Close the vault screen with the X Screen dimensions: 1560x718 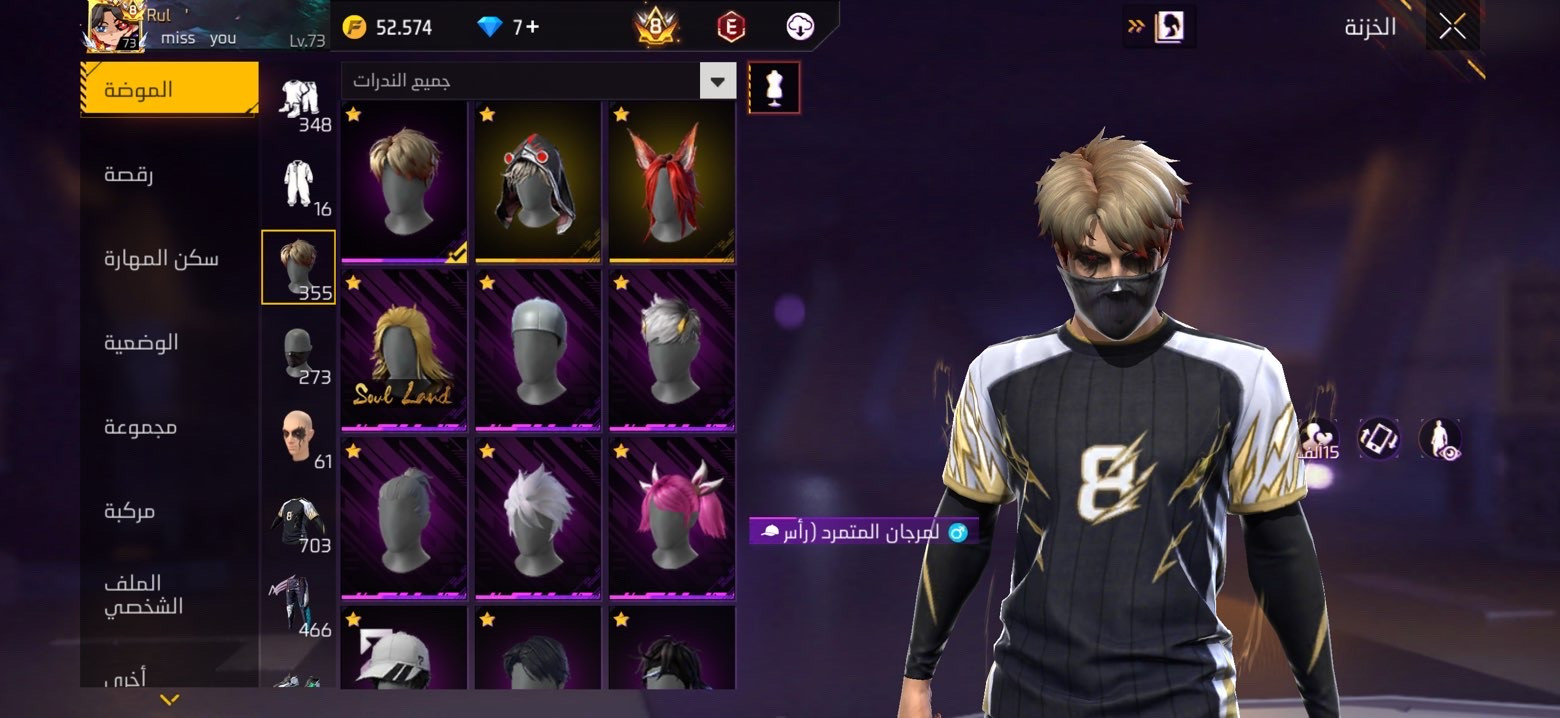point(1452,27)
